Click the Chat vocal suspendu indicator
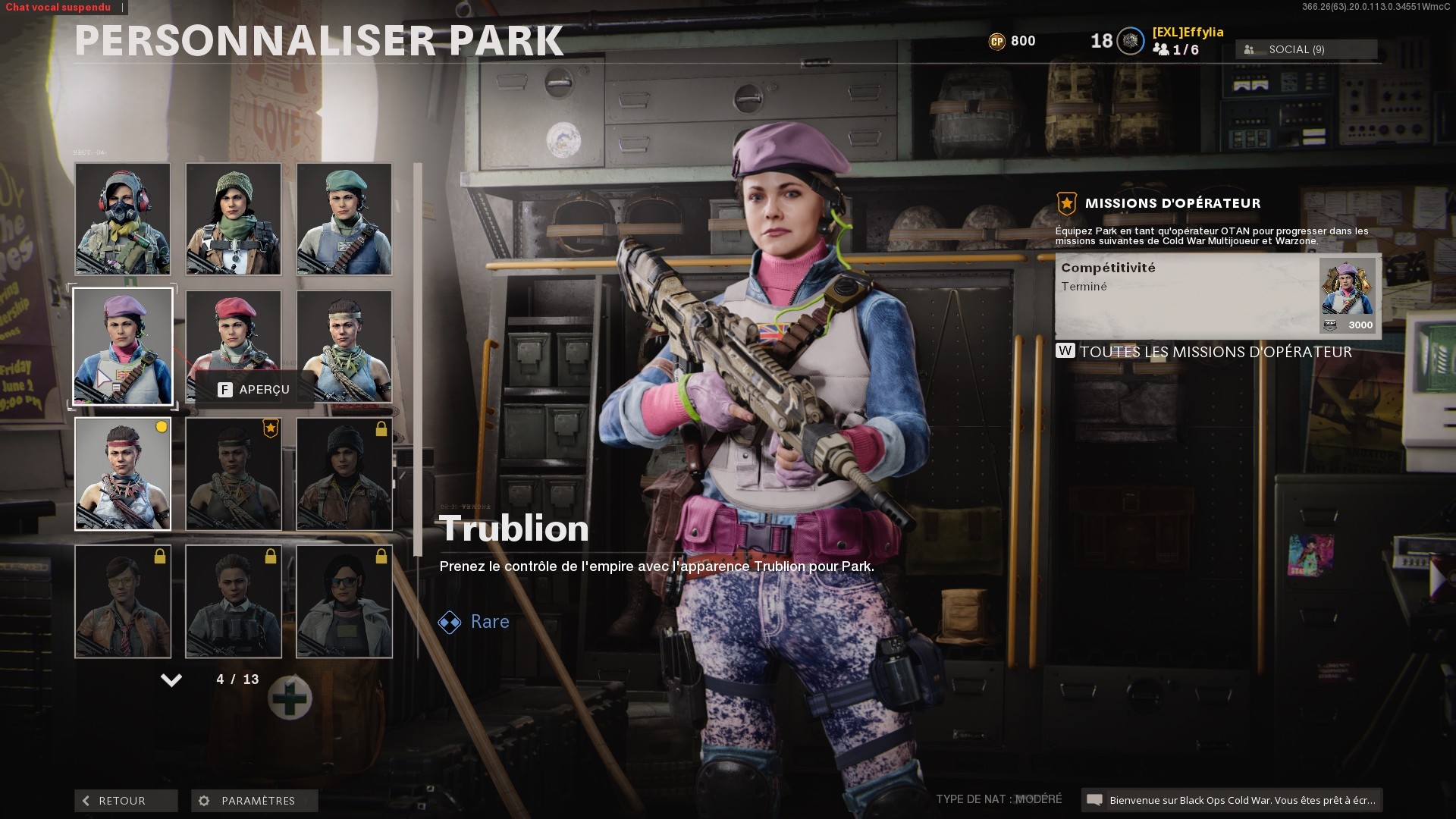 coord(57,7)
